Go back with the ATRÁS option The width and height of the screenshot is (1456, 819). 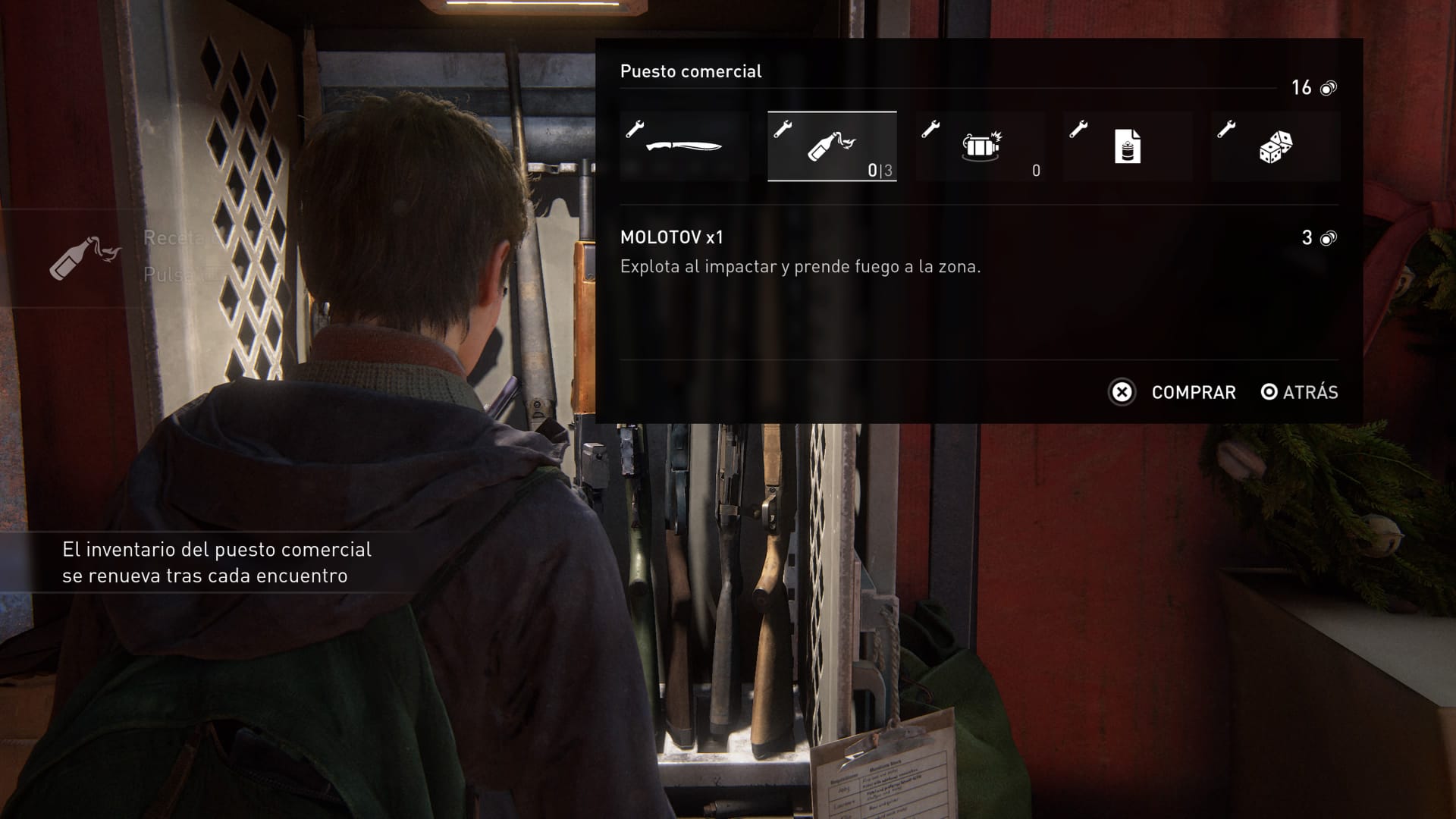(x=1300, y=392)
